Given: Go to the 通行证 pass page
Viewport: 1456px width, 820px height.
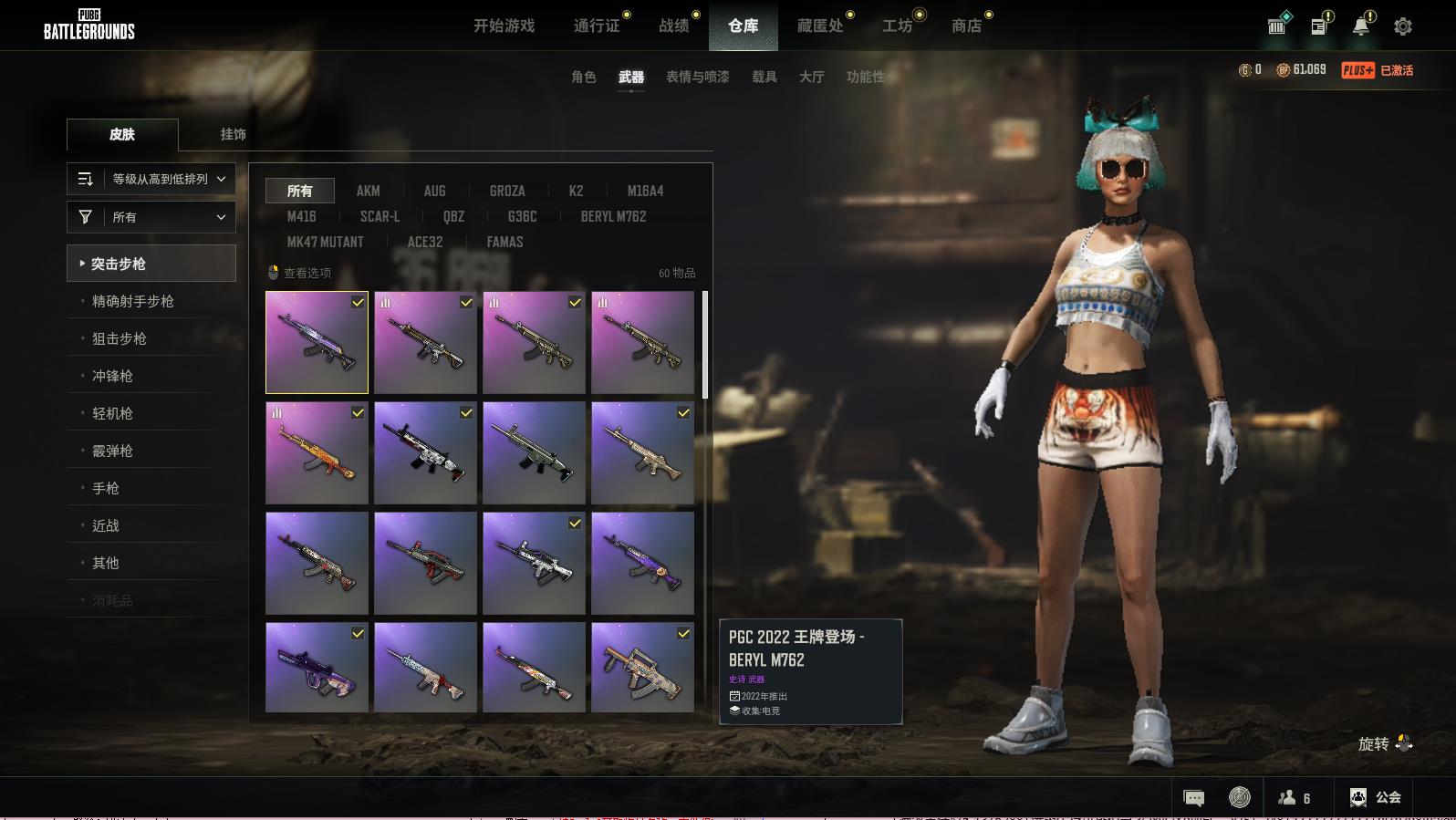Looking at the screenshot, I should 597,26.
